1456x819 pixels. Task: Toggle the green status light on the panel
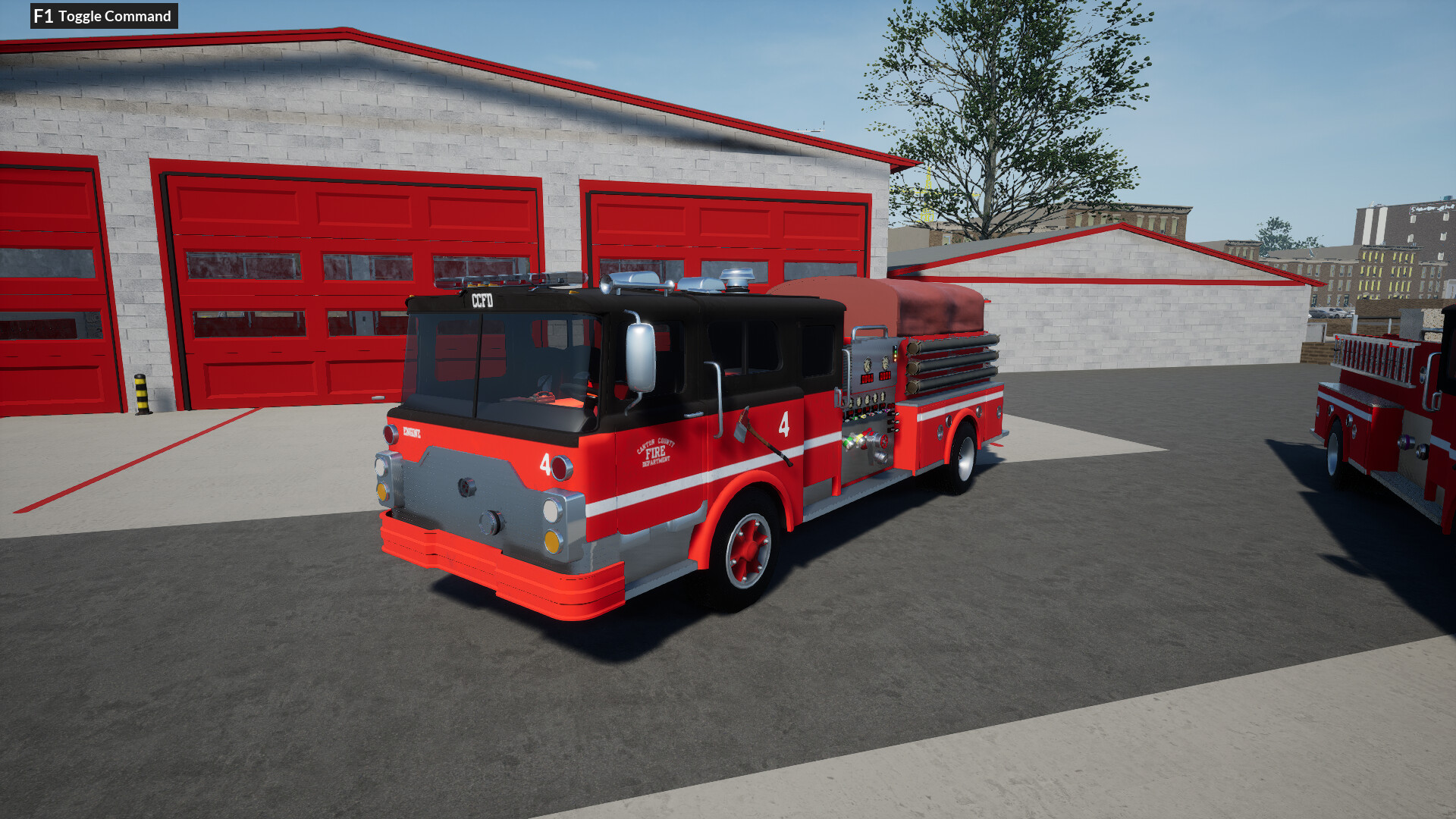point(896,352)
